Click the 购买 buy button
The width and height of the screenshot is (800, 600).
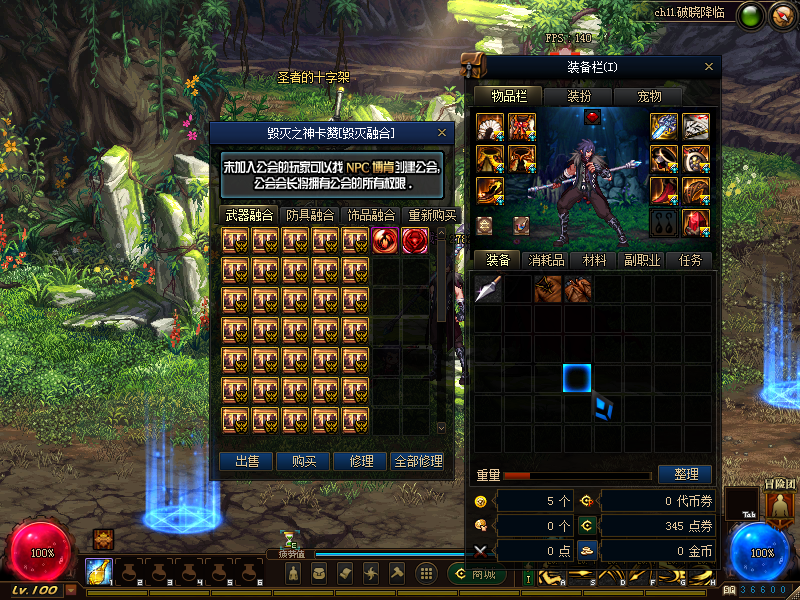tap(304, 461)
